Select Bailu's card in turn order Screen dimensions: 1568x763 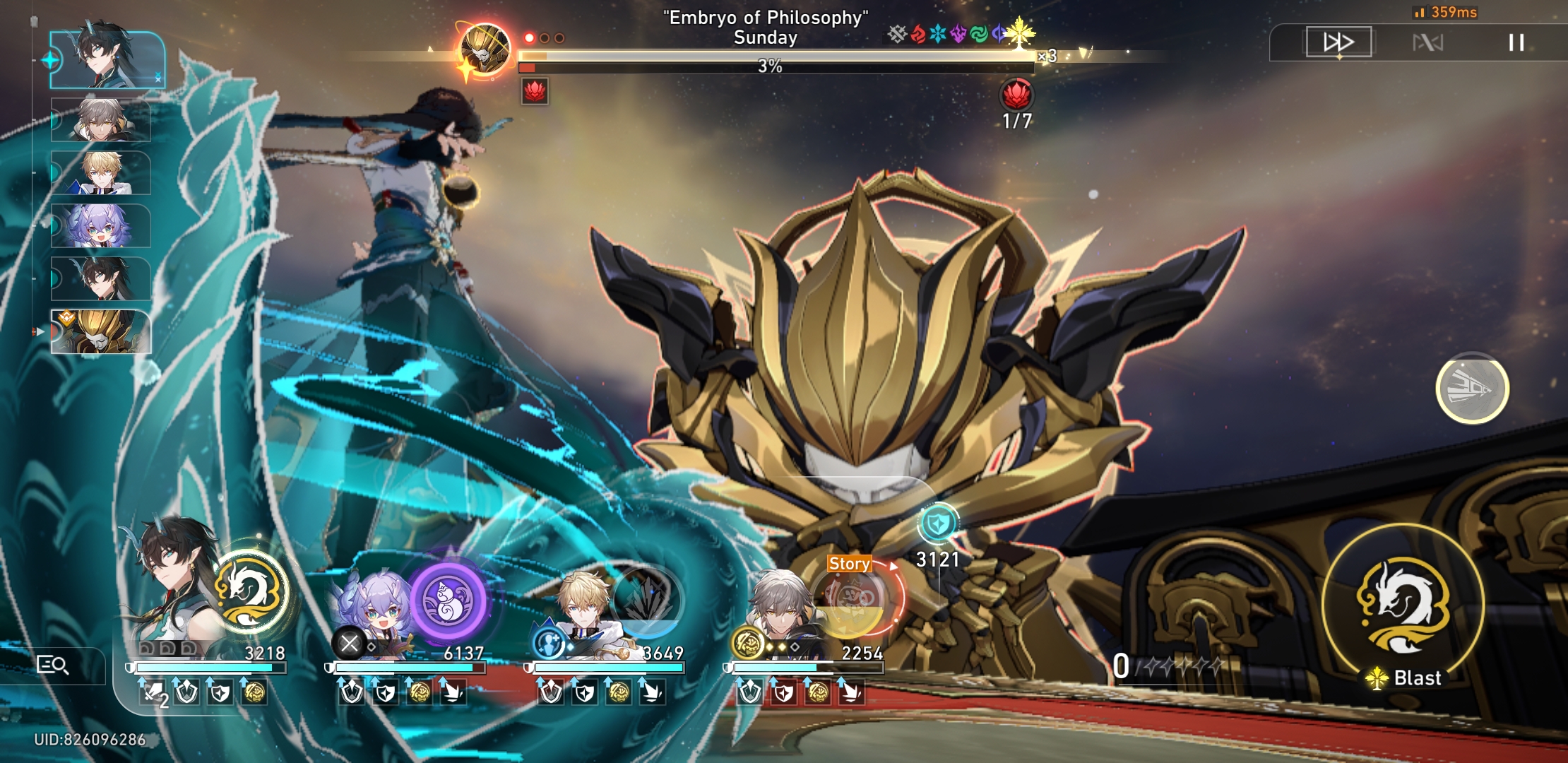[101, 226]
